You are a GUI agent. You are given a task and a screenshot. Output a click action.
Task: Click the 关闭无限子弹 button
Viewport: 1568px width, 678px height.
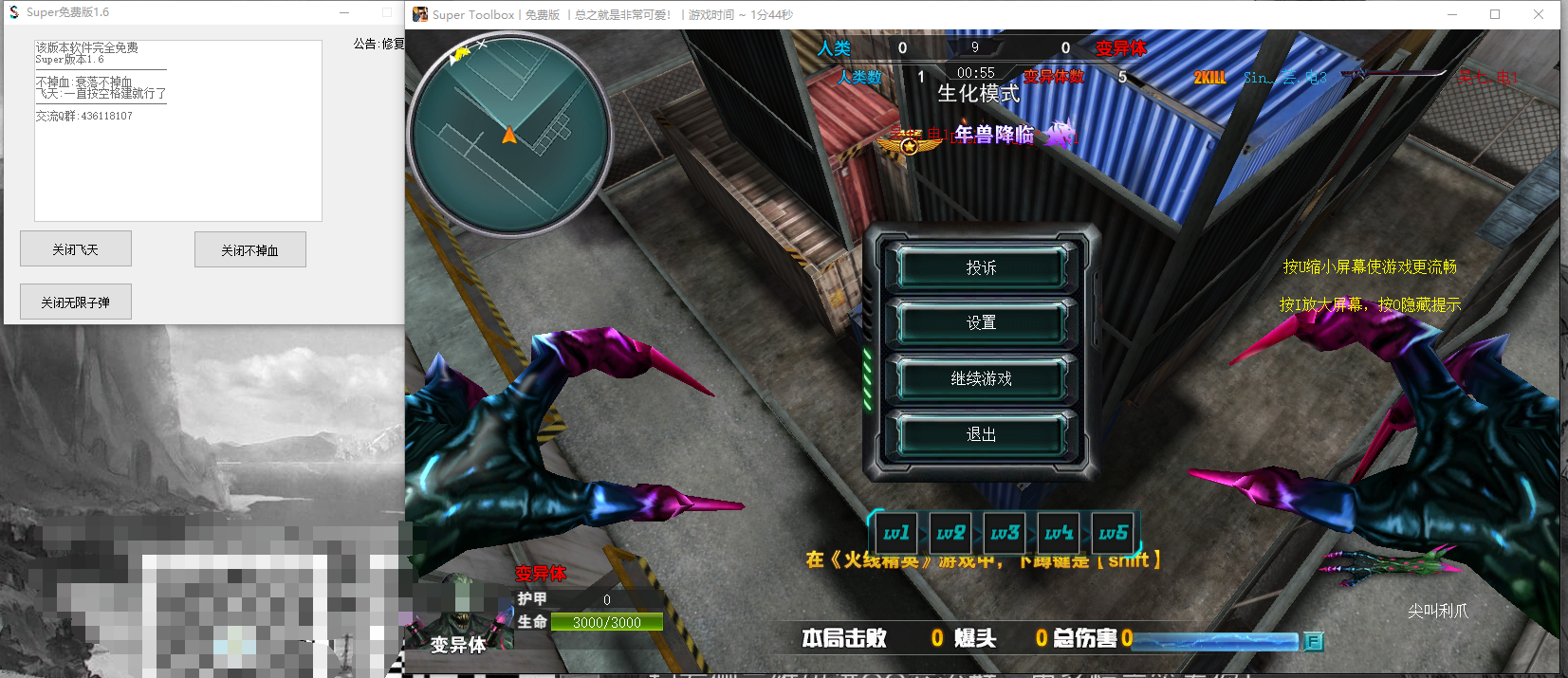coord(76,302)
